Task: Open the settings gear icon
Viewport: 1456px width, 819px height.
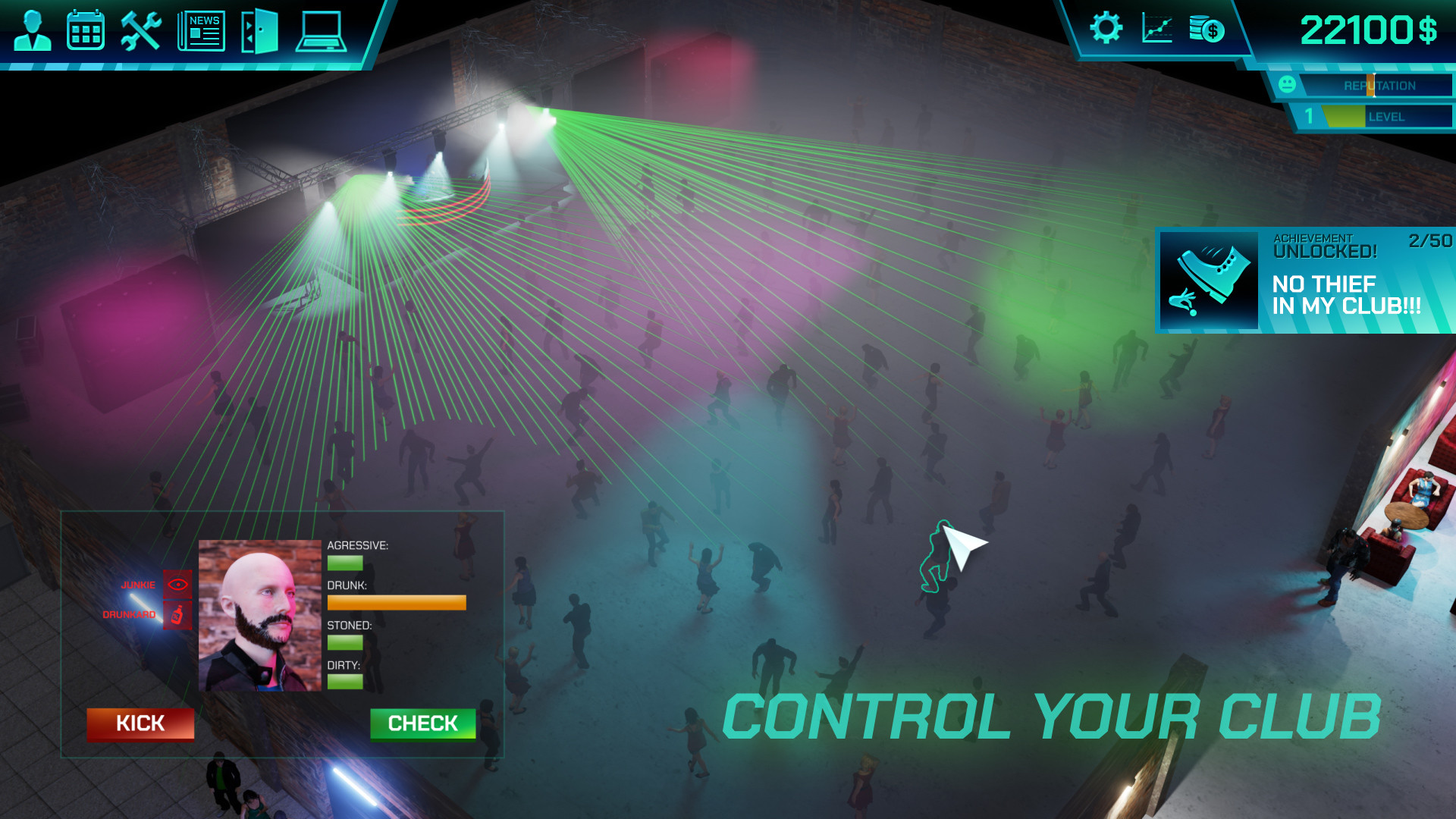Action: [1106, 26]
